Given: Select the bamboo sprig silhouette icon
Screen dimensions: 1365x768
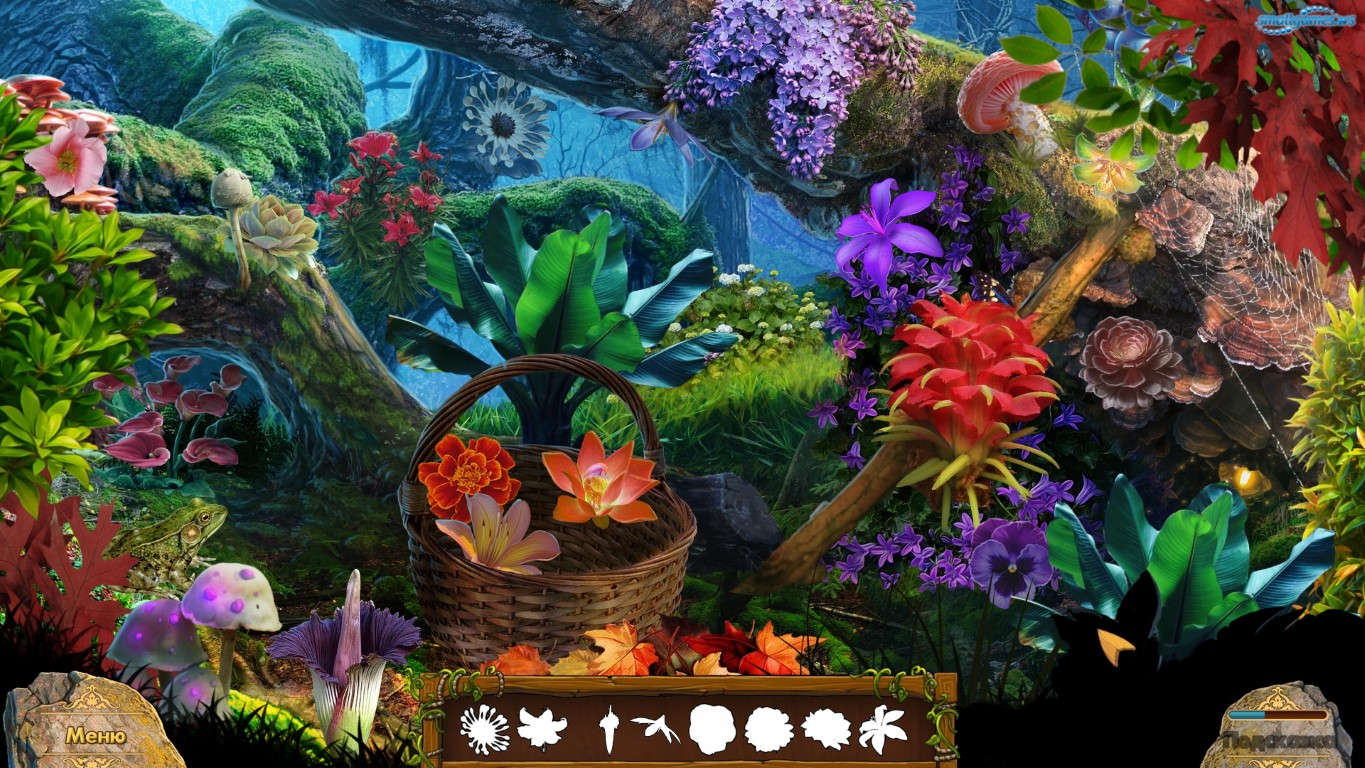Looking at the screenshot, I should click(658, 725).
